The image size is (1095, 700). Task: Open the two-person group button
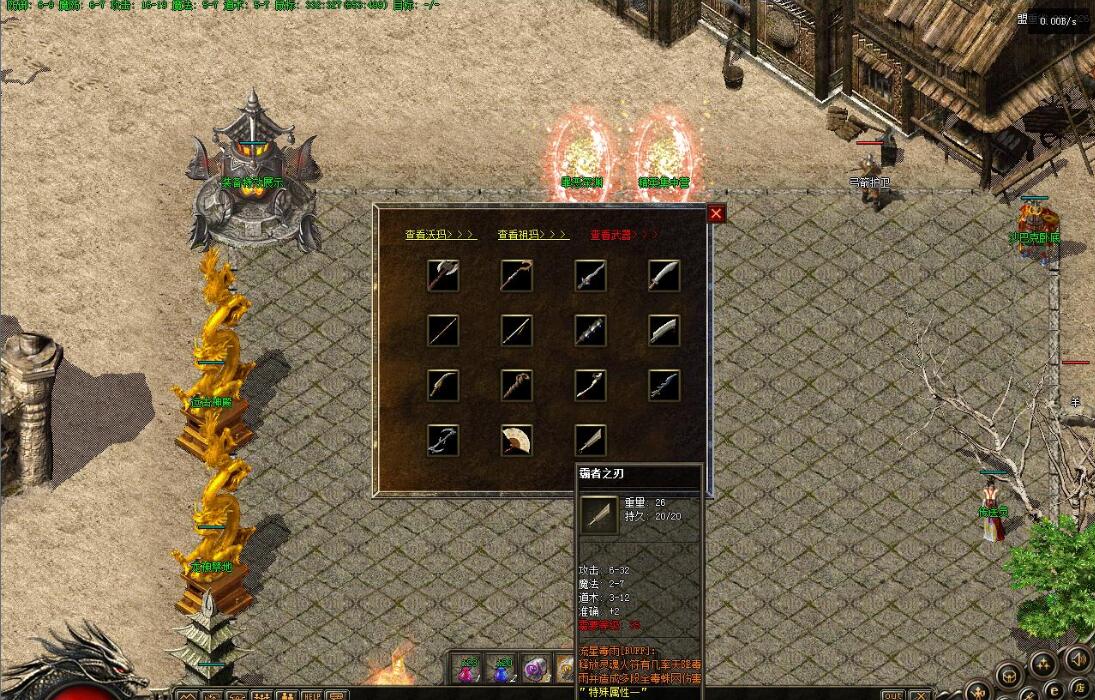point(286,694)
